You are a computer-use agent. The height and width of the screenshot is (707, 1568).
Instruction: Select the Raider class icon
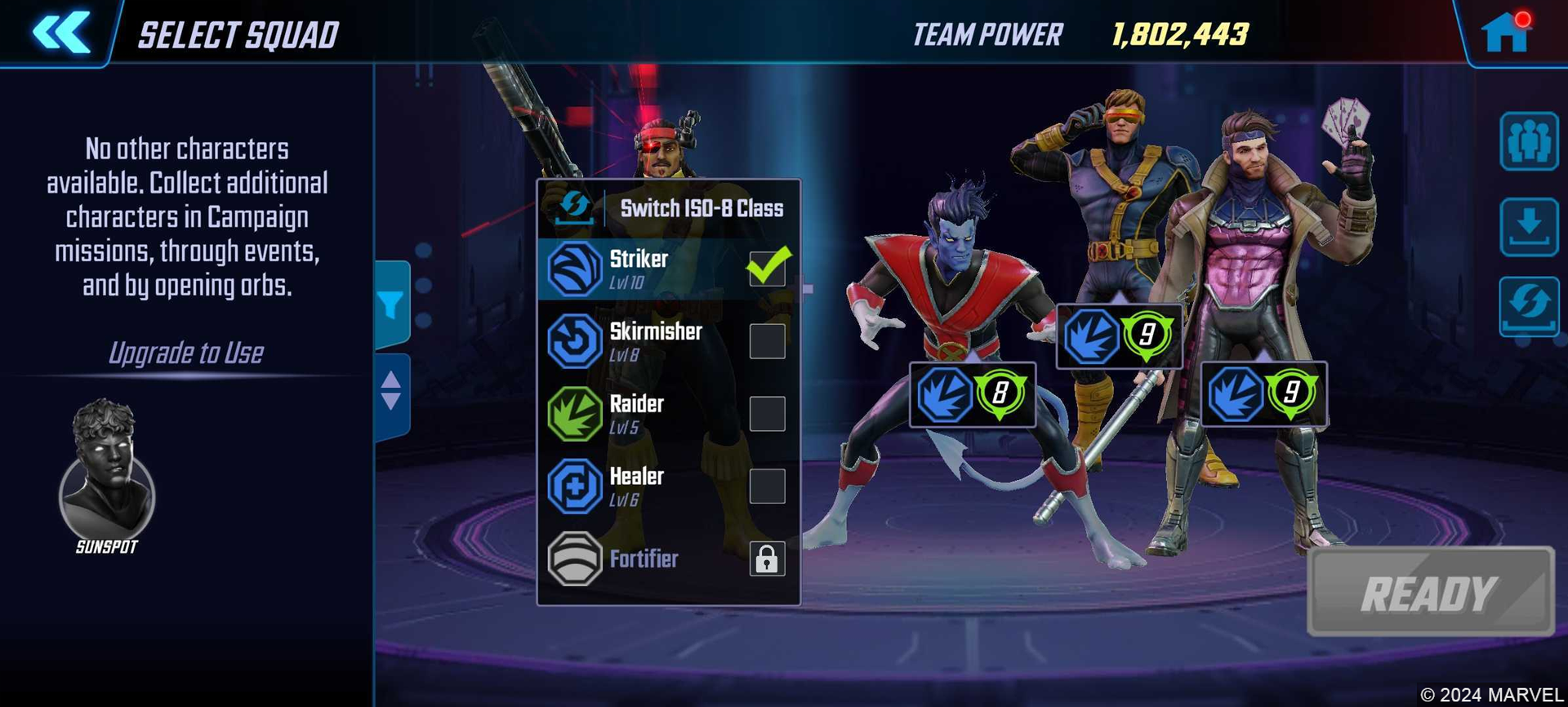coord(575,414)
